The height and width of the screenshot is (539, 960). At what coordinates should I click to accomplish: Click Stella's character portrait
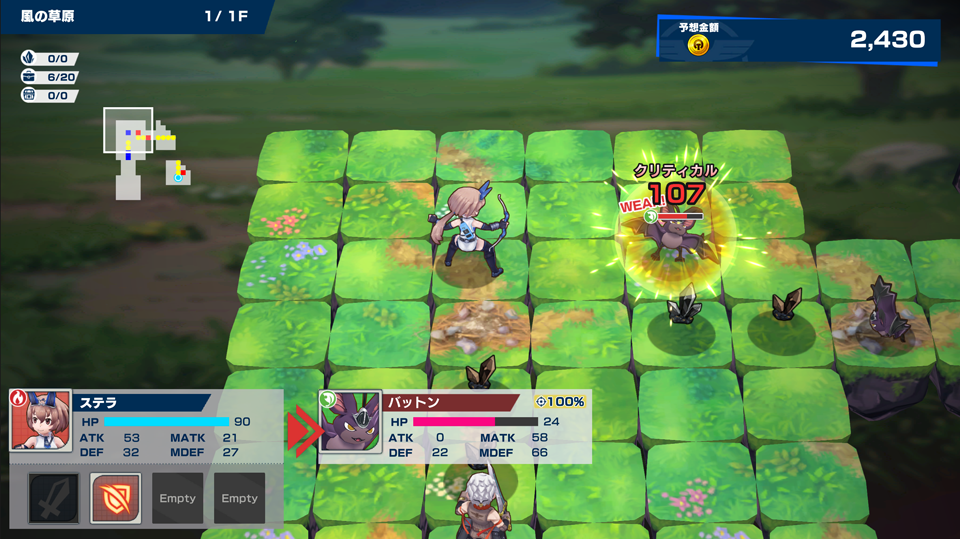tap(40, 421)
